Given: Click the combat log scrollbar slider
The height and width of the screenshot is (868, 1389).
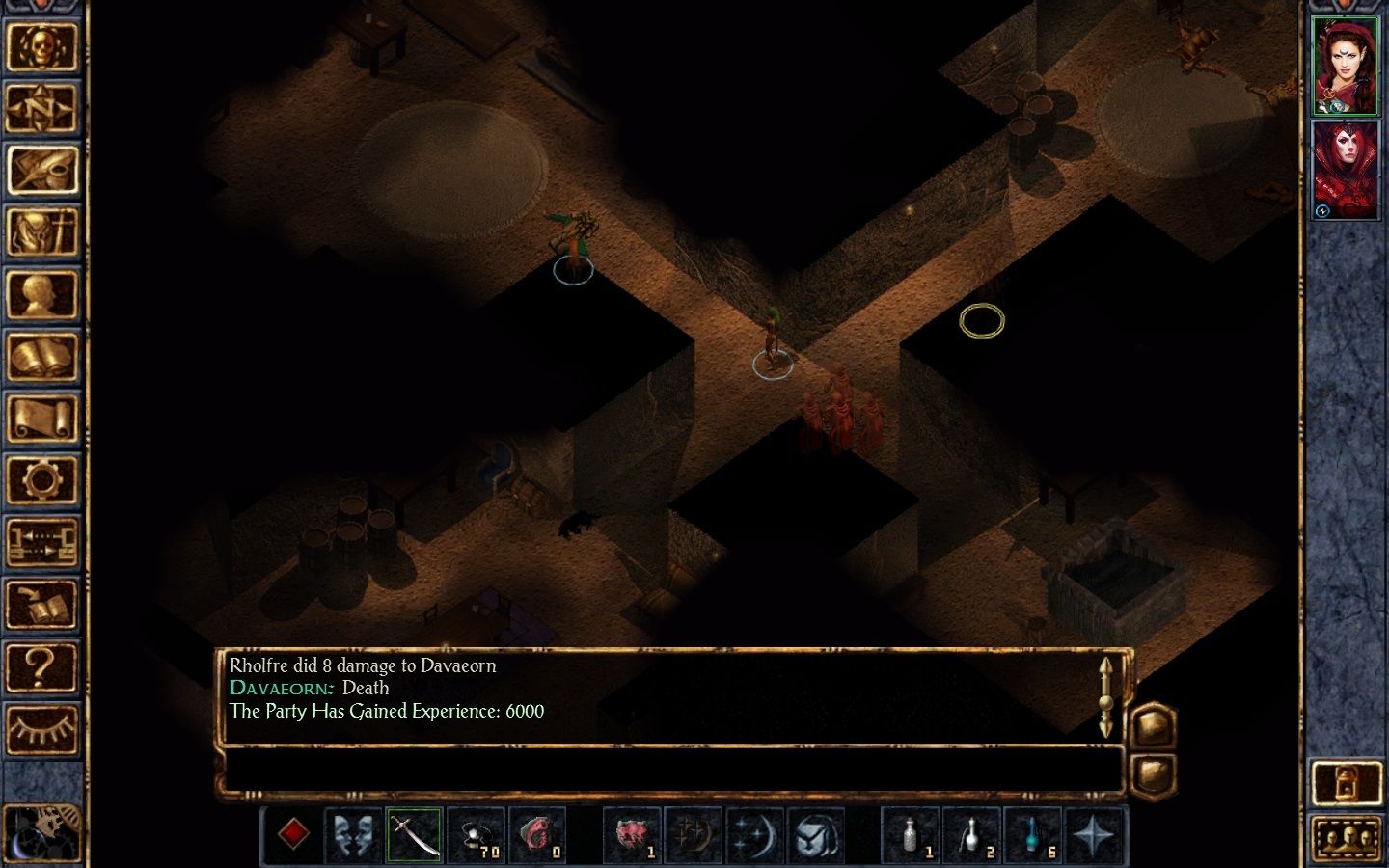Looking at the screenshot, I should pos(1105,704).
